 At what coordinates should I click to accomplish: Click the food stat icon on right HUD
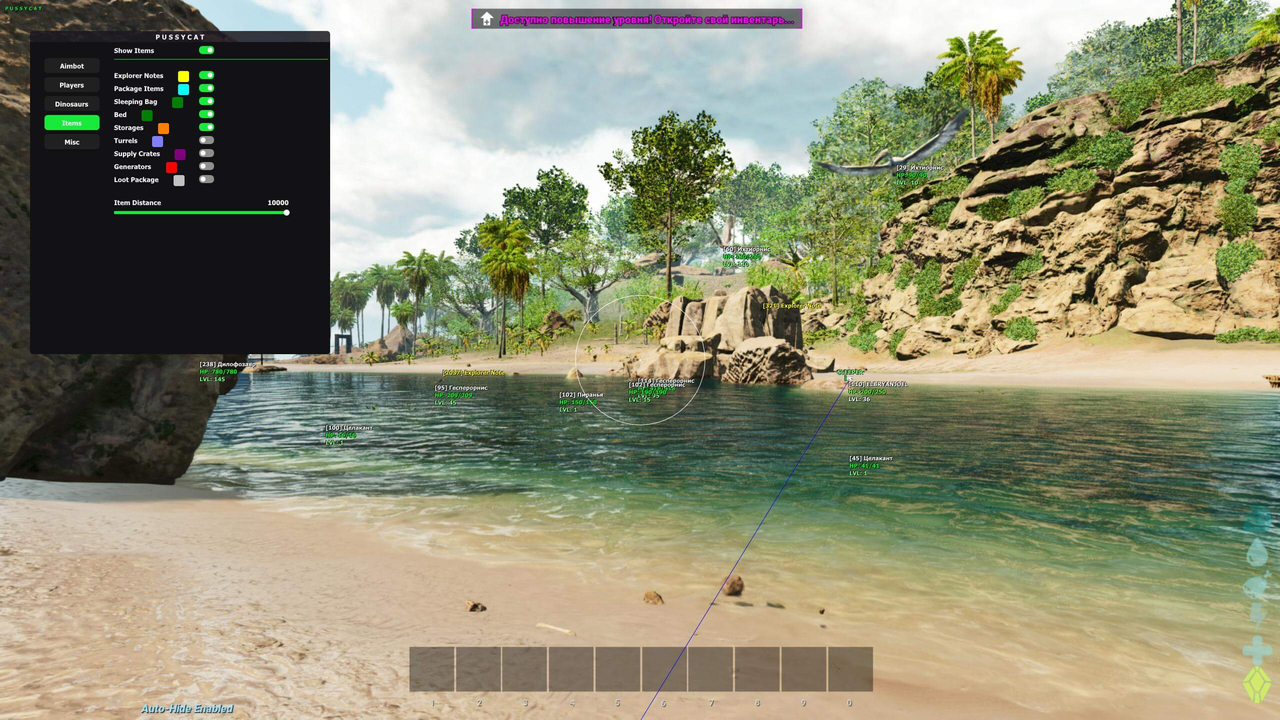[x=1256, y=584]
